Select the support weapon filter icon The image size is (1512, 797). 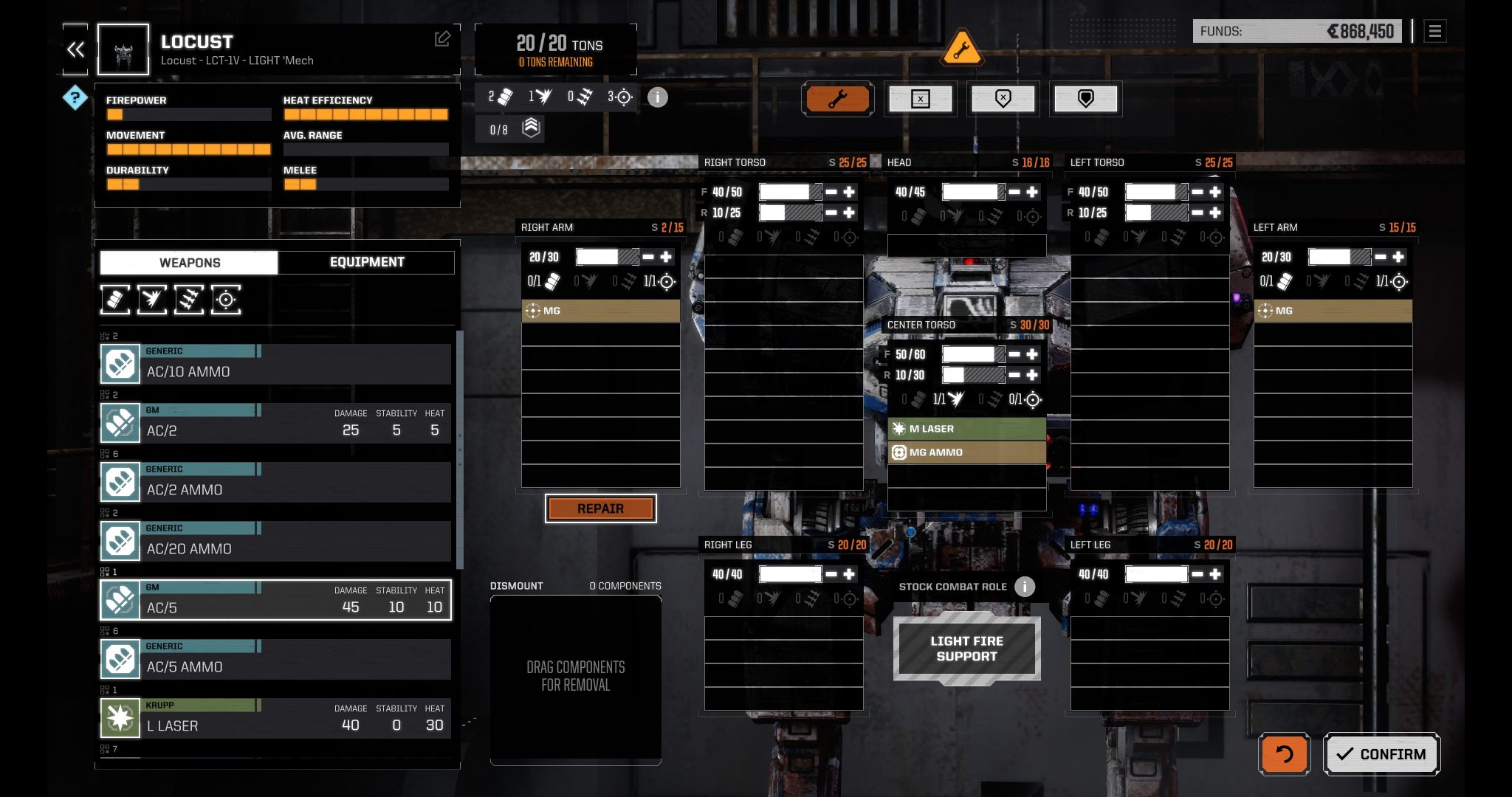(x=225, y=300)
